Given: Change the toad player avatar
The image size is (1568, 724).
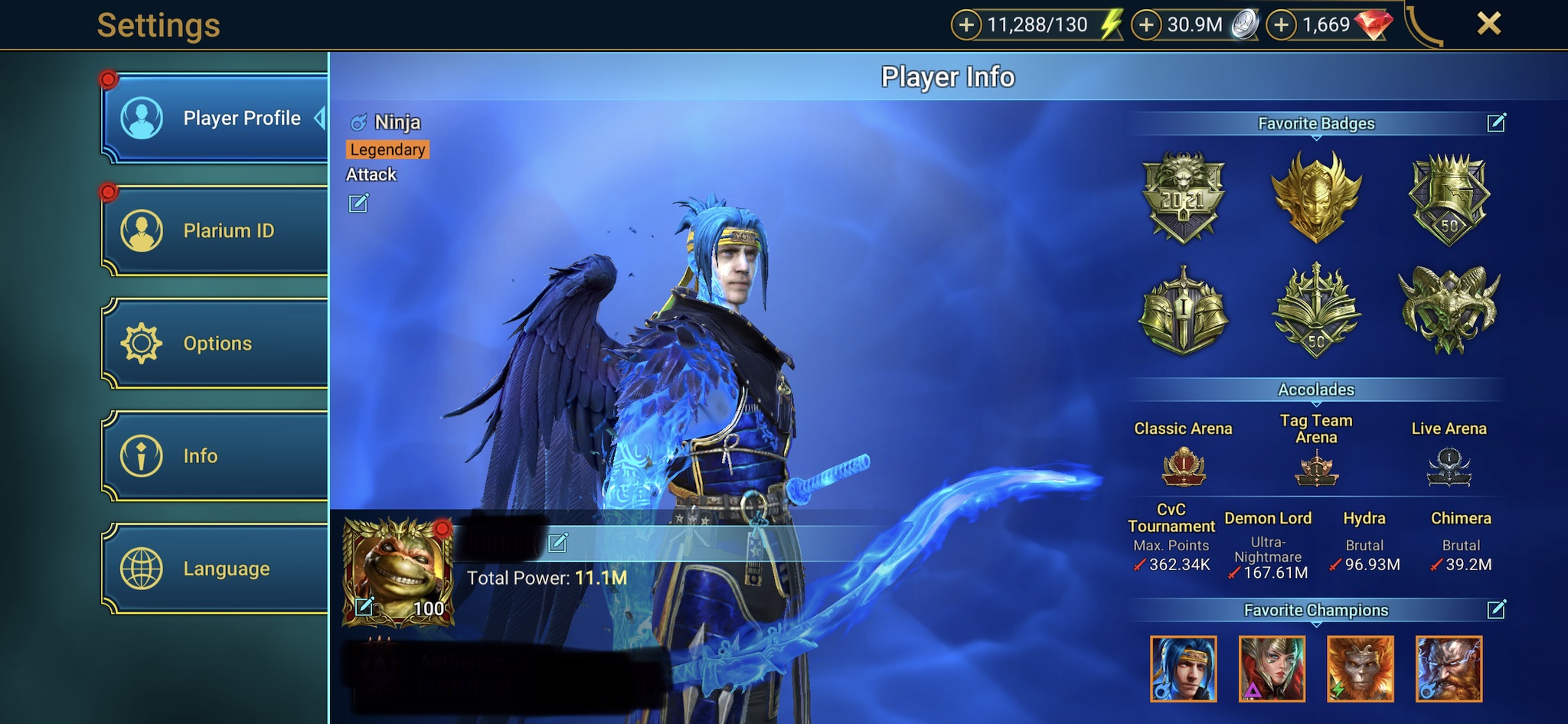Looking at the screenshot, I should (364, 607).
